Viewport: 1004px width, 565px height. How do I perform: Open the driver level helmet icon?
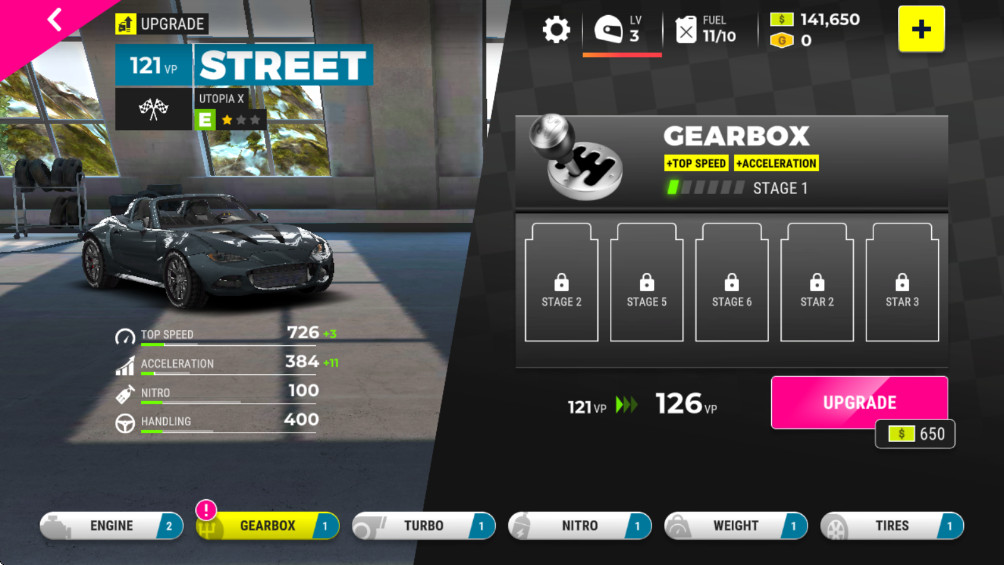[609, 29]
